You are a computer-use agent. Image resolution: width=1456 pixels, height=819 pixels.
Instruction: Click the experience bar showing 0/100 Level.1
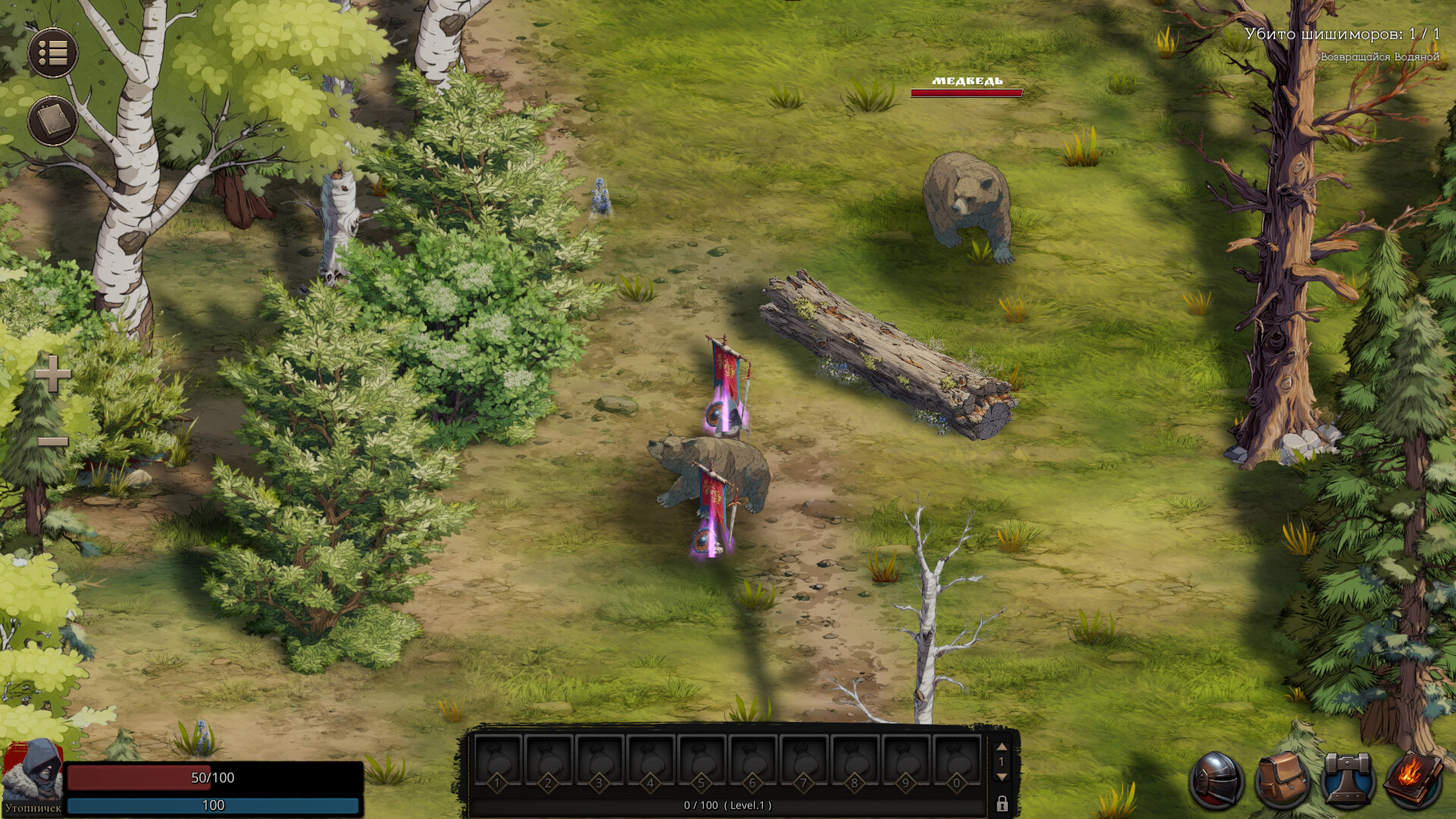tap(728, 807)
